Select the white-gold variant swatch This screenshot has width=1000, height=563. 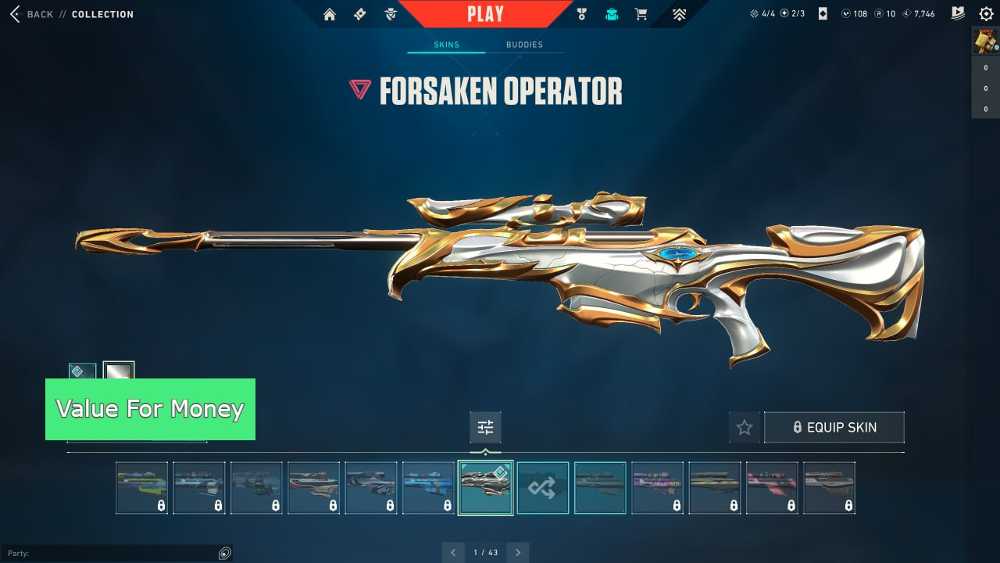tap(119, 372)
